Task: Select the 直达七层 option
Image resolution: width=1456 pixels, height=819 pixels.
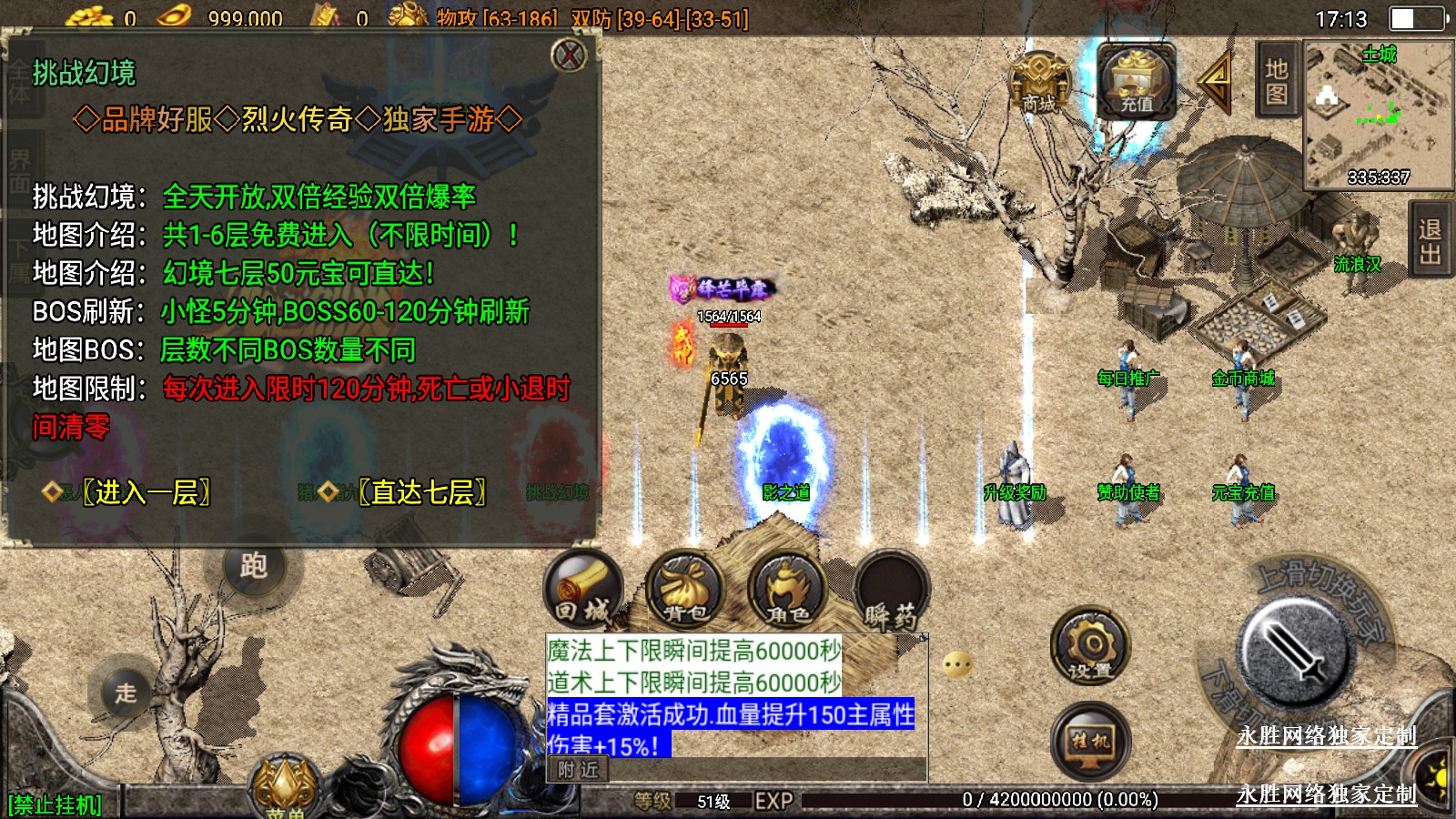Action: (x=422, y=492)
